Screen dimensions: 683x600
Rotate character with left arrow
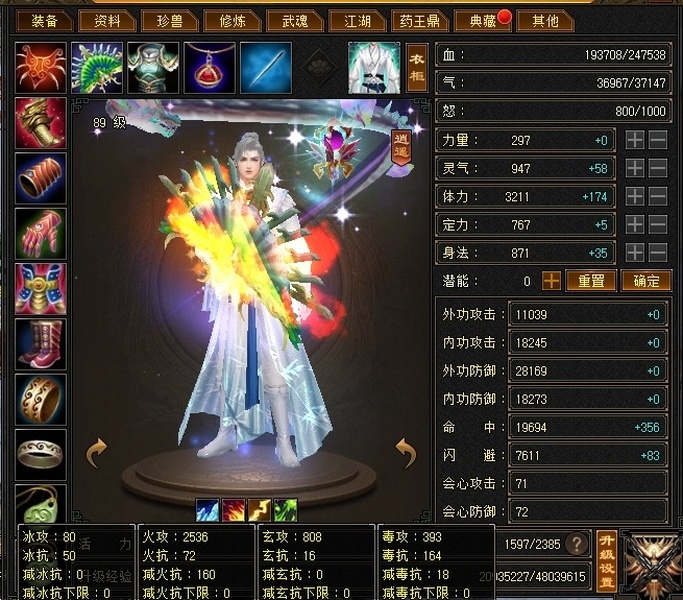tap(97, 453)
